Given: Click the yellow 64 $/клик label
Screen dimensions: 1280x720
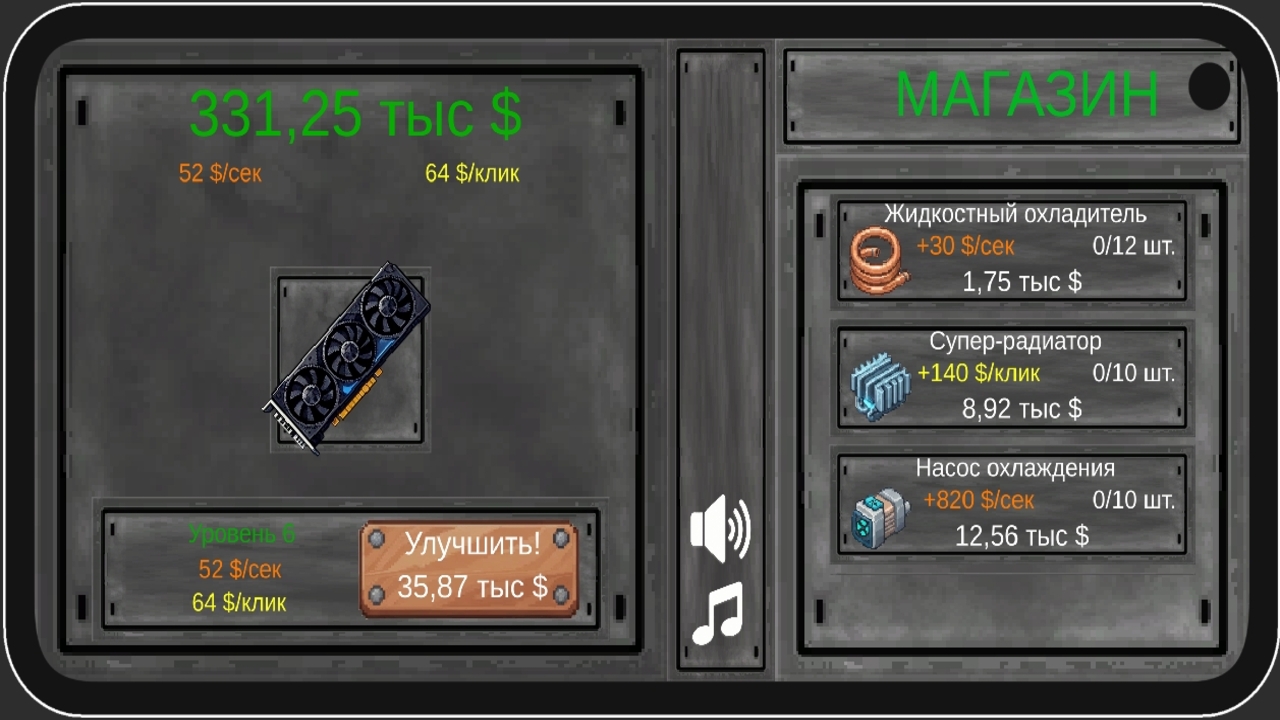Looking at the screenshot, I should tap(470, 173).
